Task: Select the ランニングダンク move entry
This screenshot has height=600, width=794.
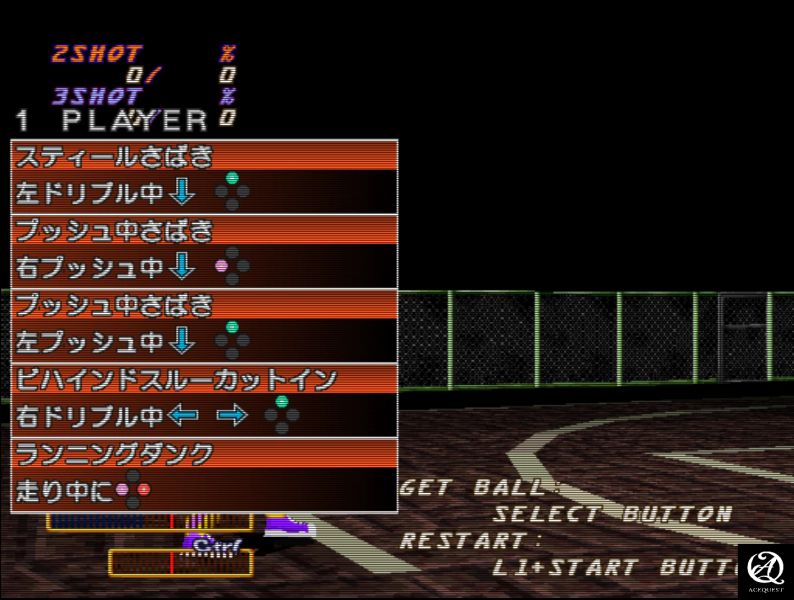Action: coord(204,453)
